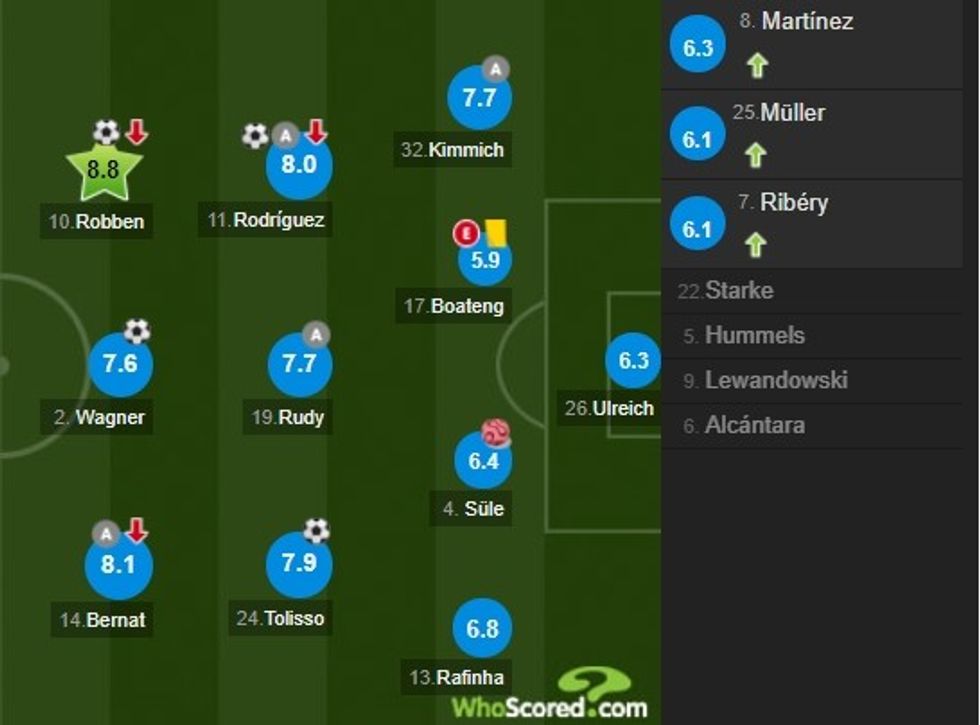Click Rodríguez's 8.0 rating circle

pos(299,165)
